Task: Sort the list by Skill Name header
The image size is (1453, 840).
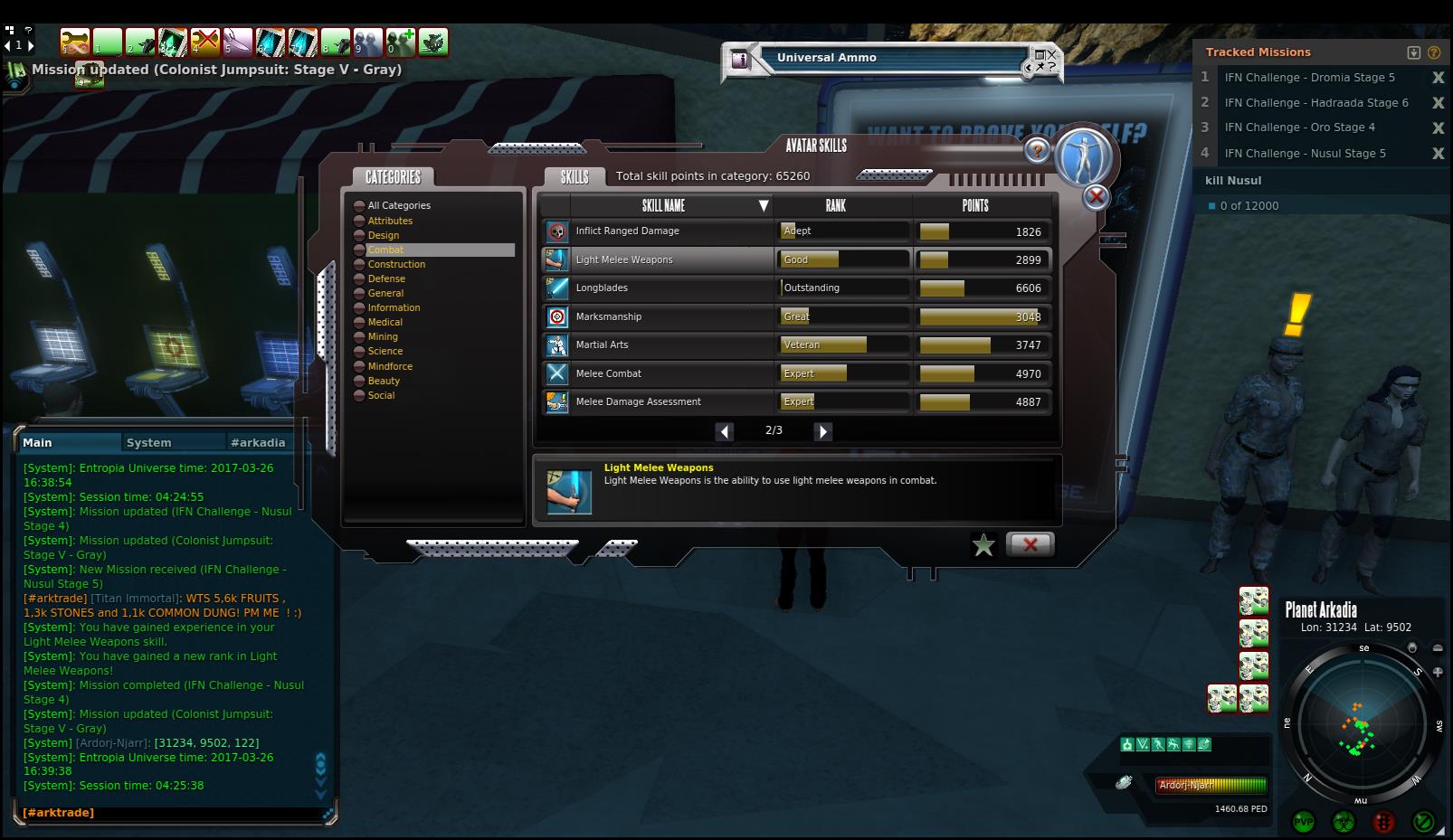Action: coord(663,206)
